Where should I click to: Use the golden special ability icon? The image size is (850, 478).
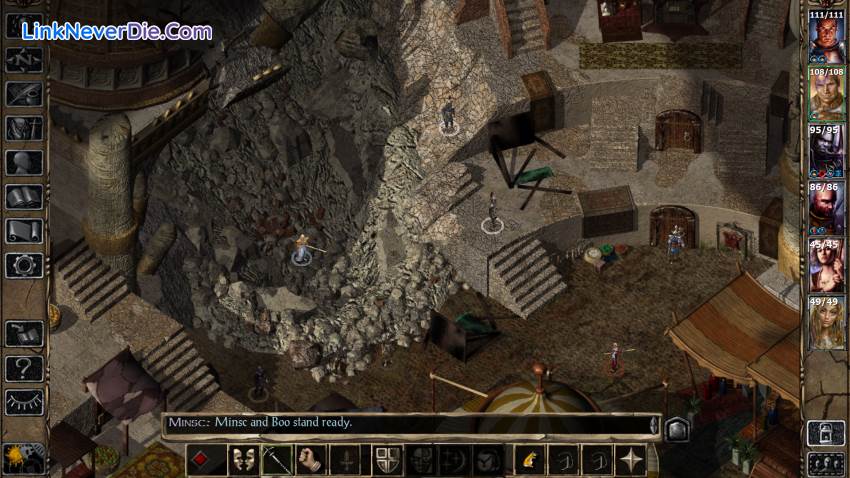[528, 460]
